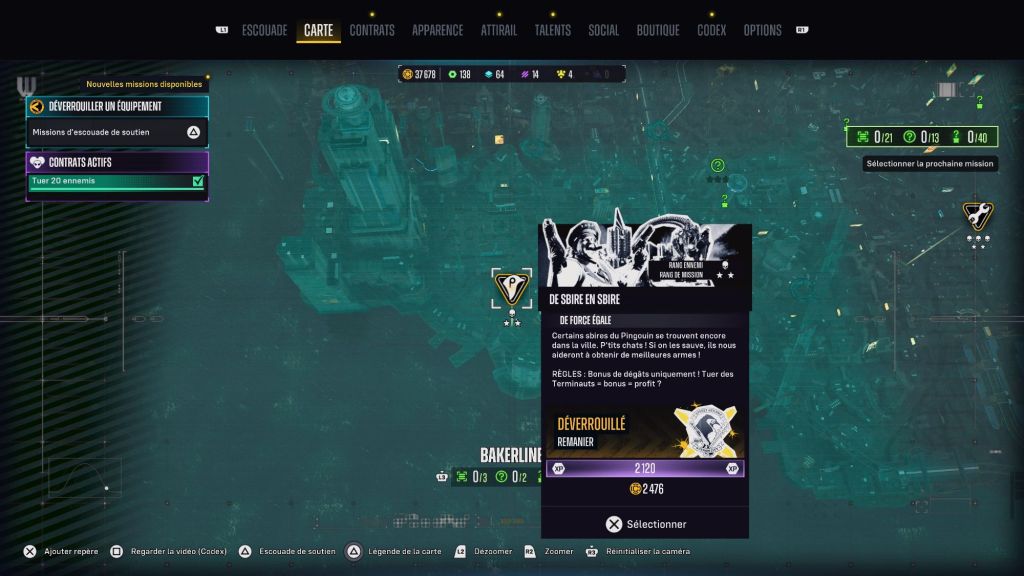This screenshot has height=576, width=1024.
Task: Open the Options tab
Action: coord(762,30)
